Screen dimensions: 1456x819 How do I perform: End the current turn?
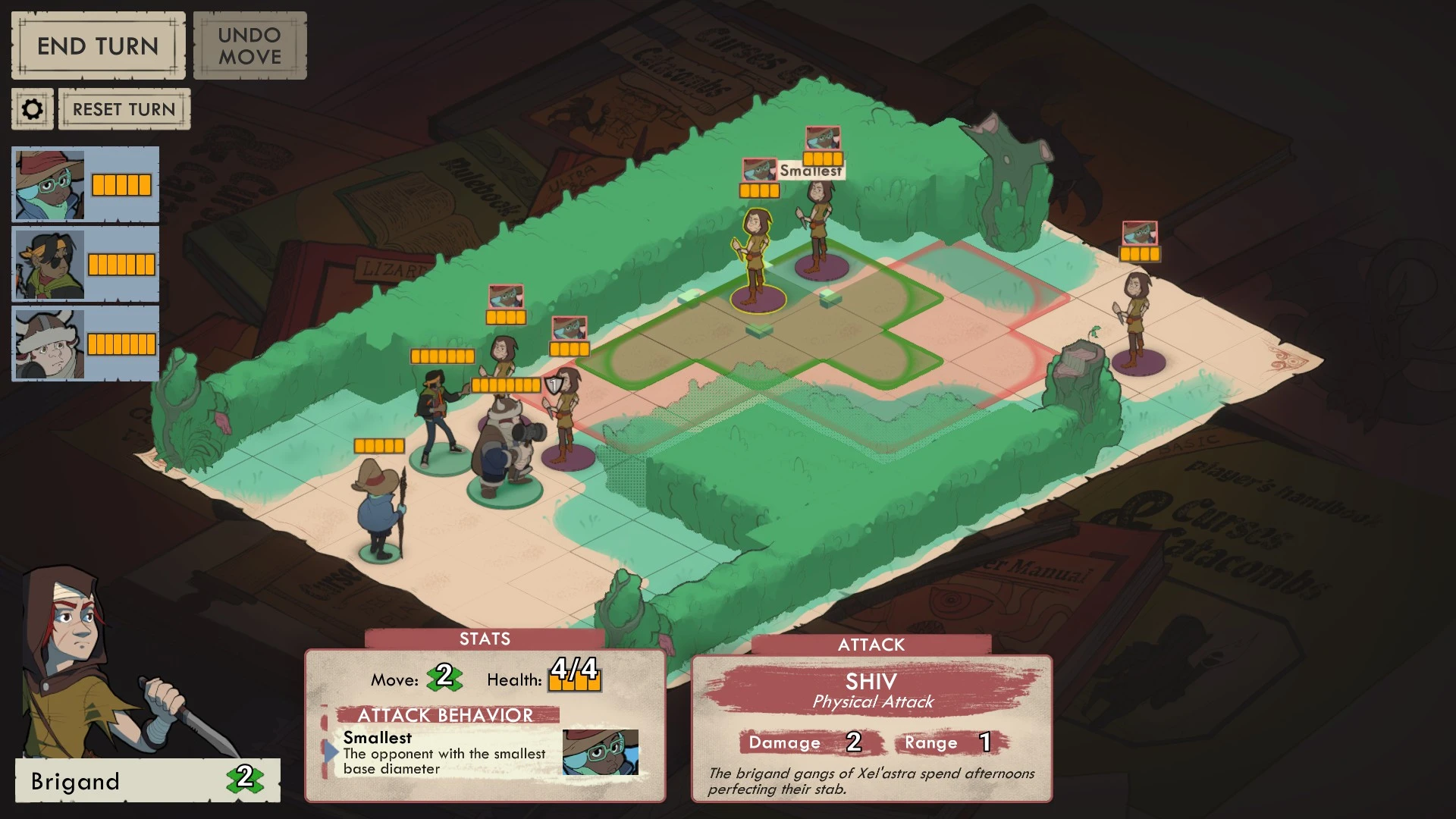click(x=97, y=45)
